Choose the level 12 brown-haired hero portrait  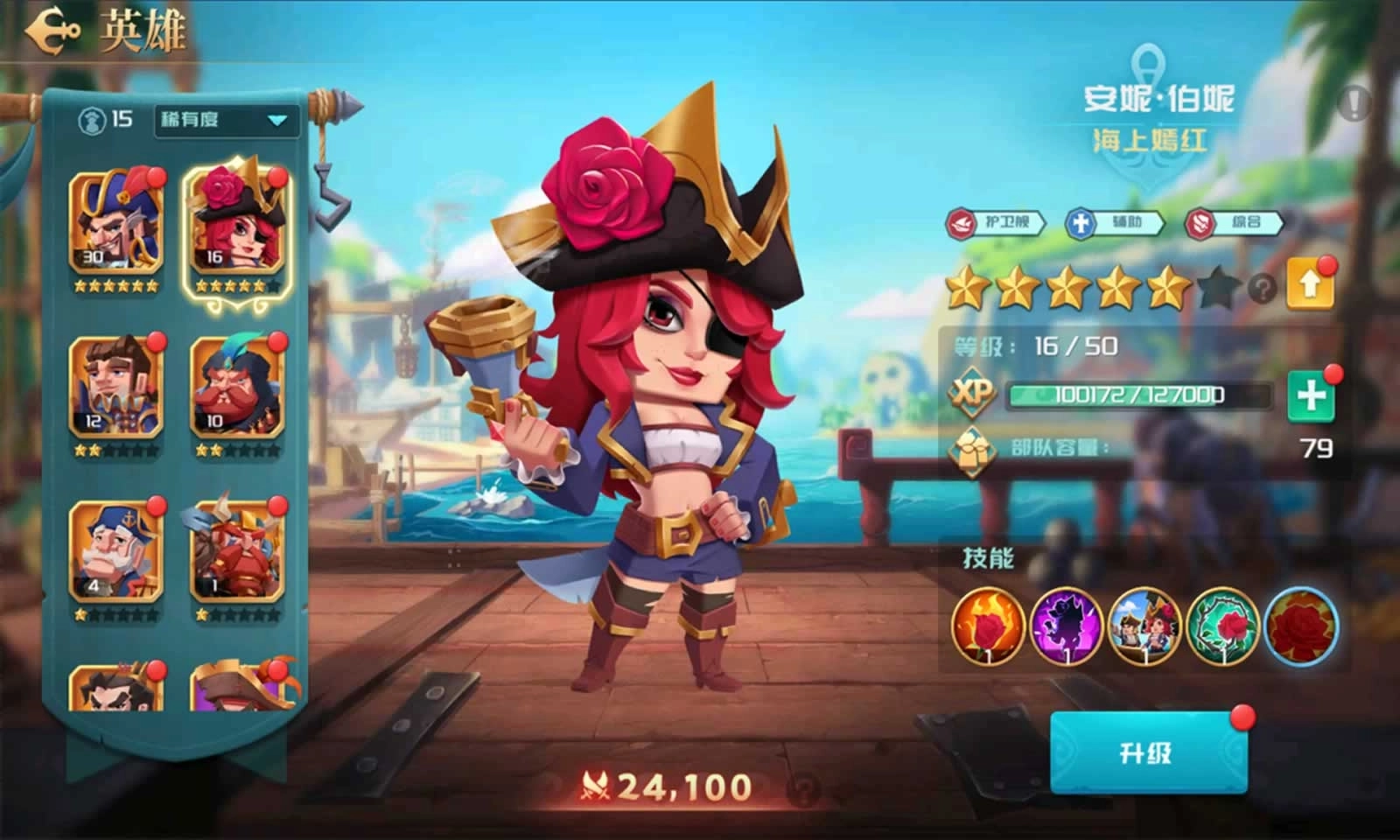116,387
